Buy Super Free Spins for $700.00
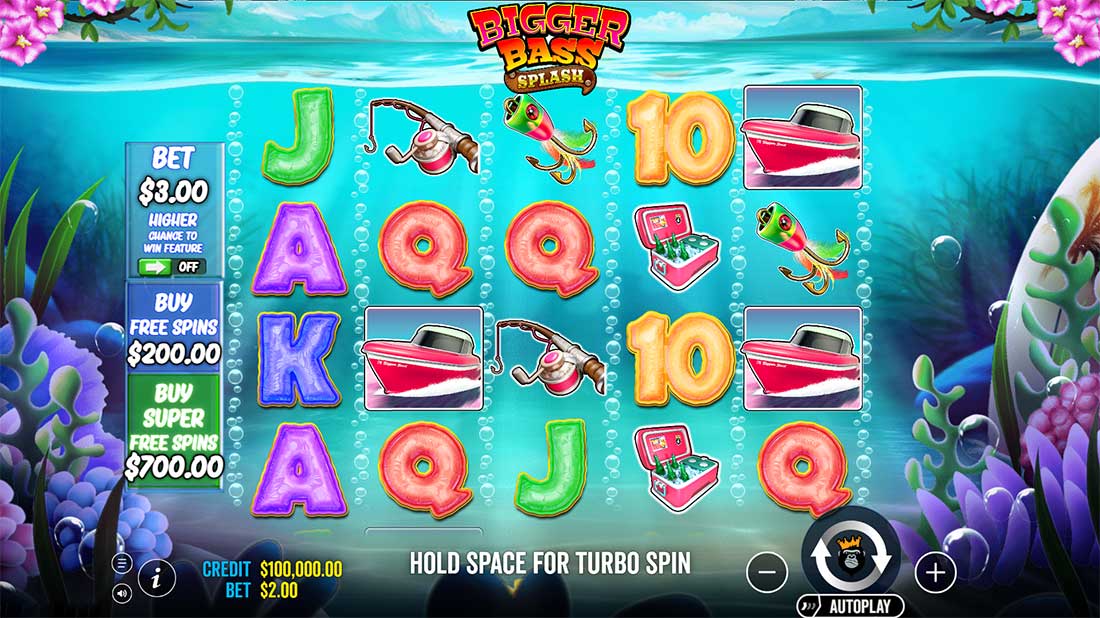 [174, 429]
